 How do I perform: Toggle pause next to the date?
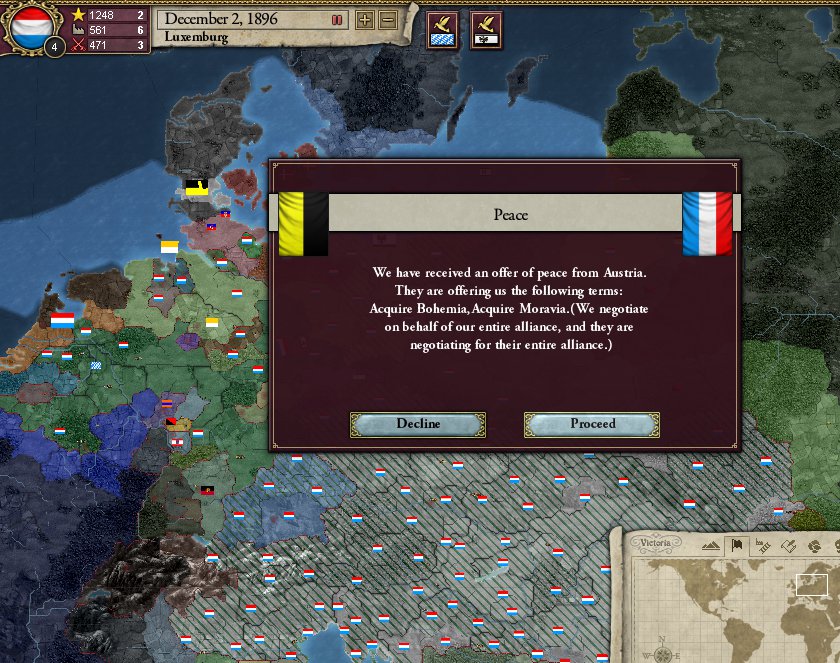[338, 20]
